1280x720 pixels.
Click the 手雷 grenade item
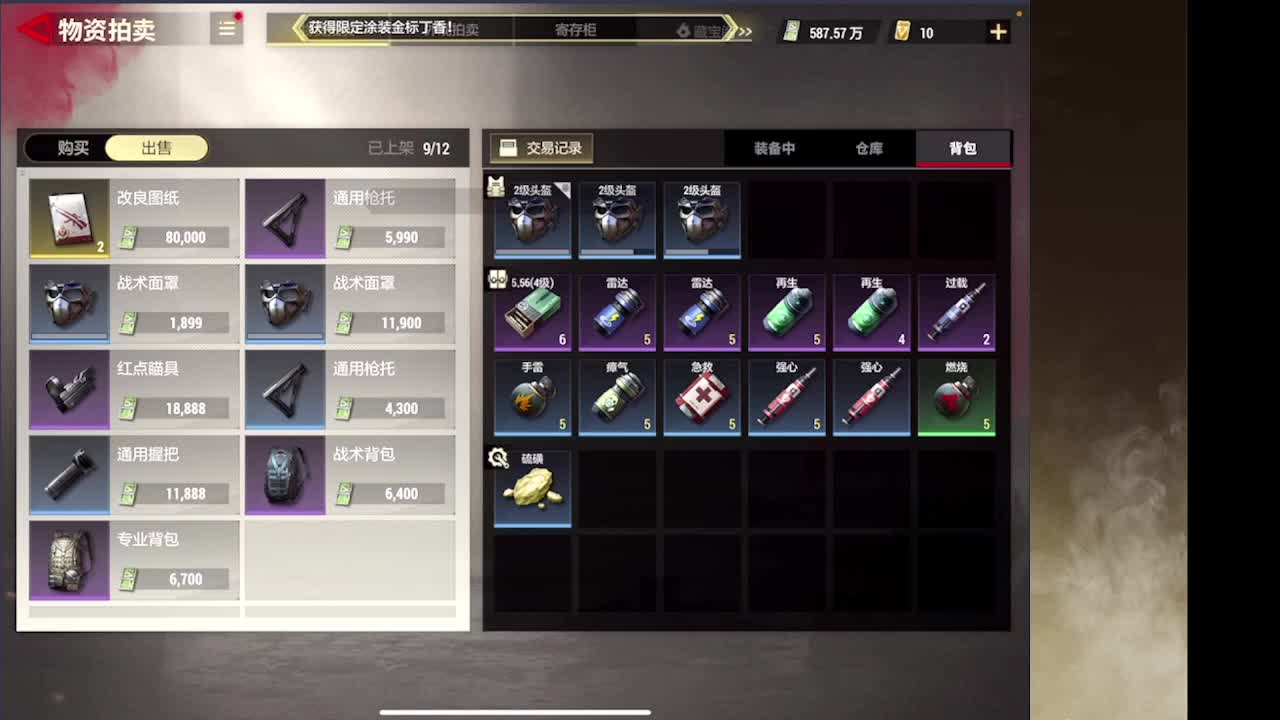531,398
